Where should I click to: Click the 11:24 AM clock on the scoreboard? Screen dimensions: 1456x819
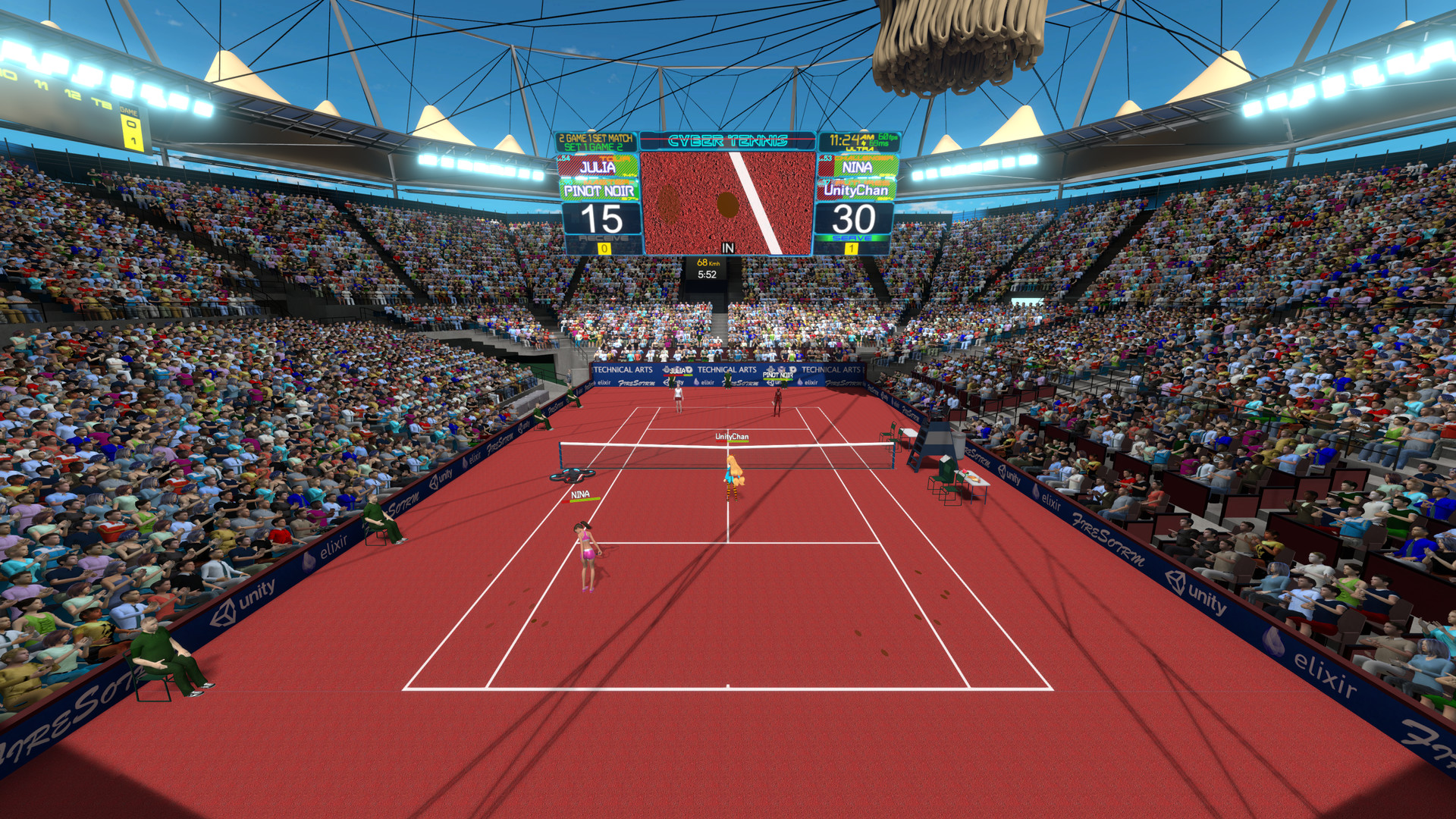tap(845, 139)
